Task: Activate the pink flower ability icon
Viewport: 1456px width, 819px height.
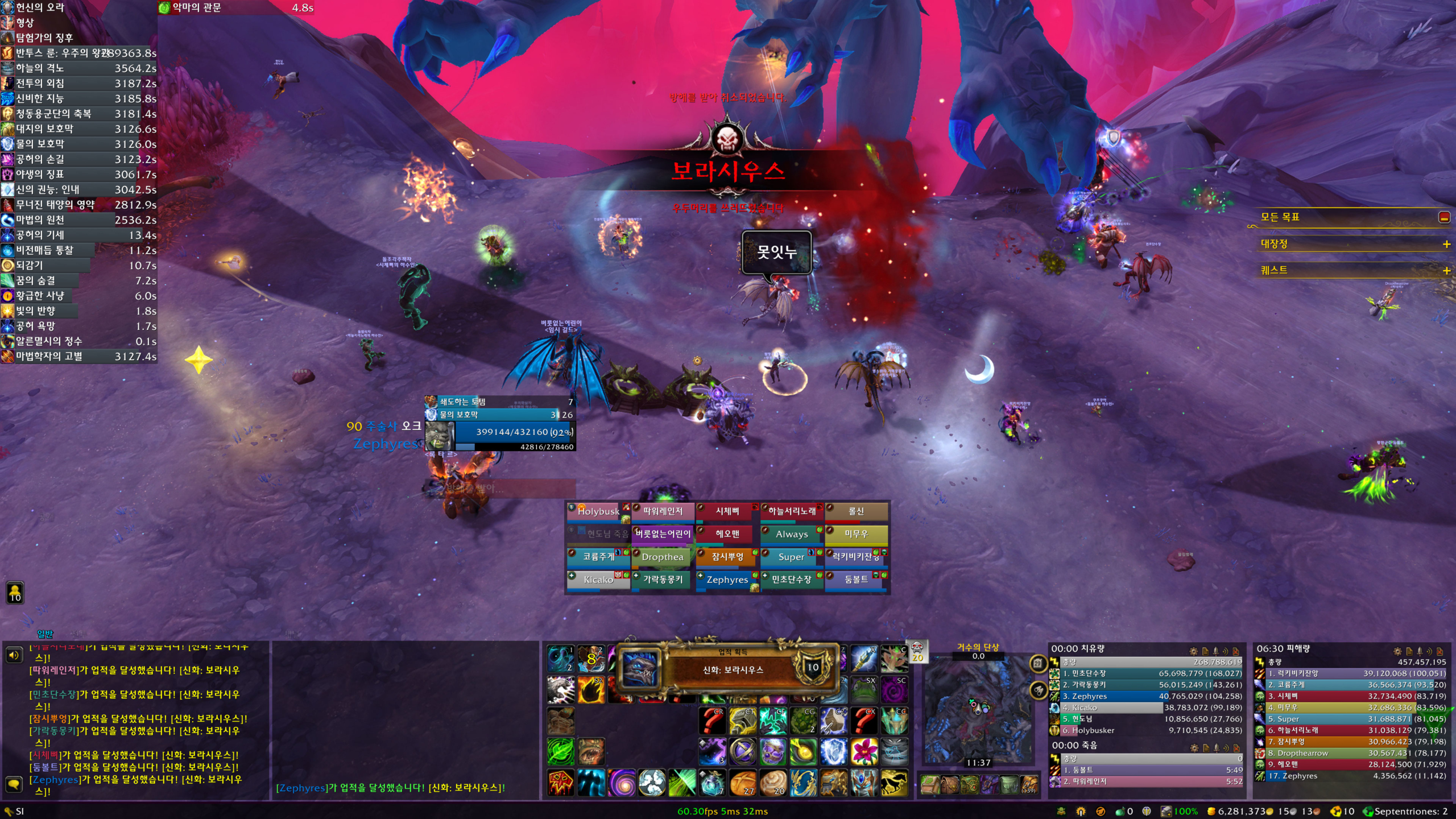Action: click(863, 751)
